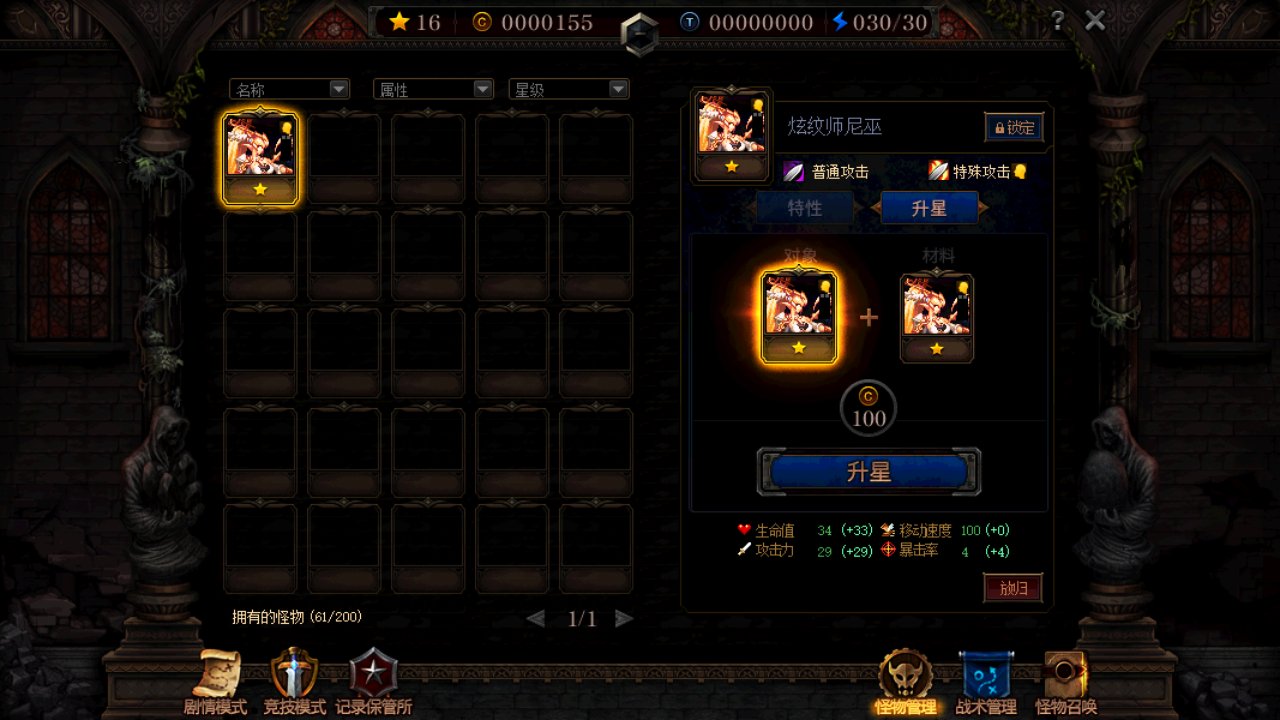Open 怪物召唤 monster summon
The height and width of the screenshot is (720, 1280).
[1065, 682]
